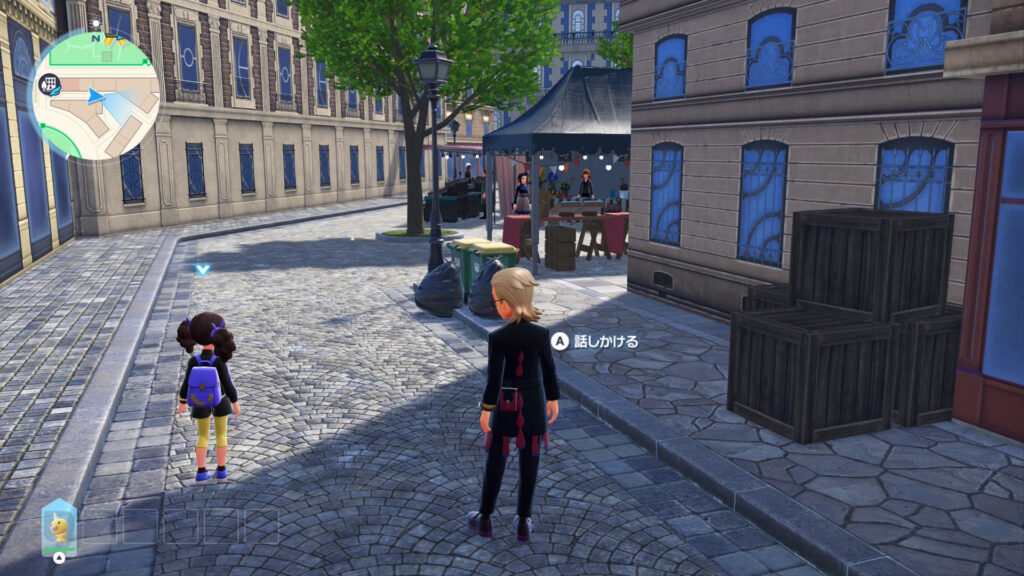Open the circular minimap
1024x576 pixels.
[94, 94]
